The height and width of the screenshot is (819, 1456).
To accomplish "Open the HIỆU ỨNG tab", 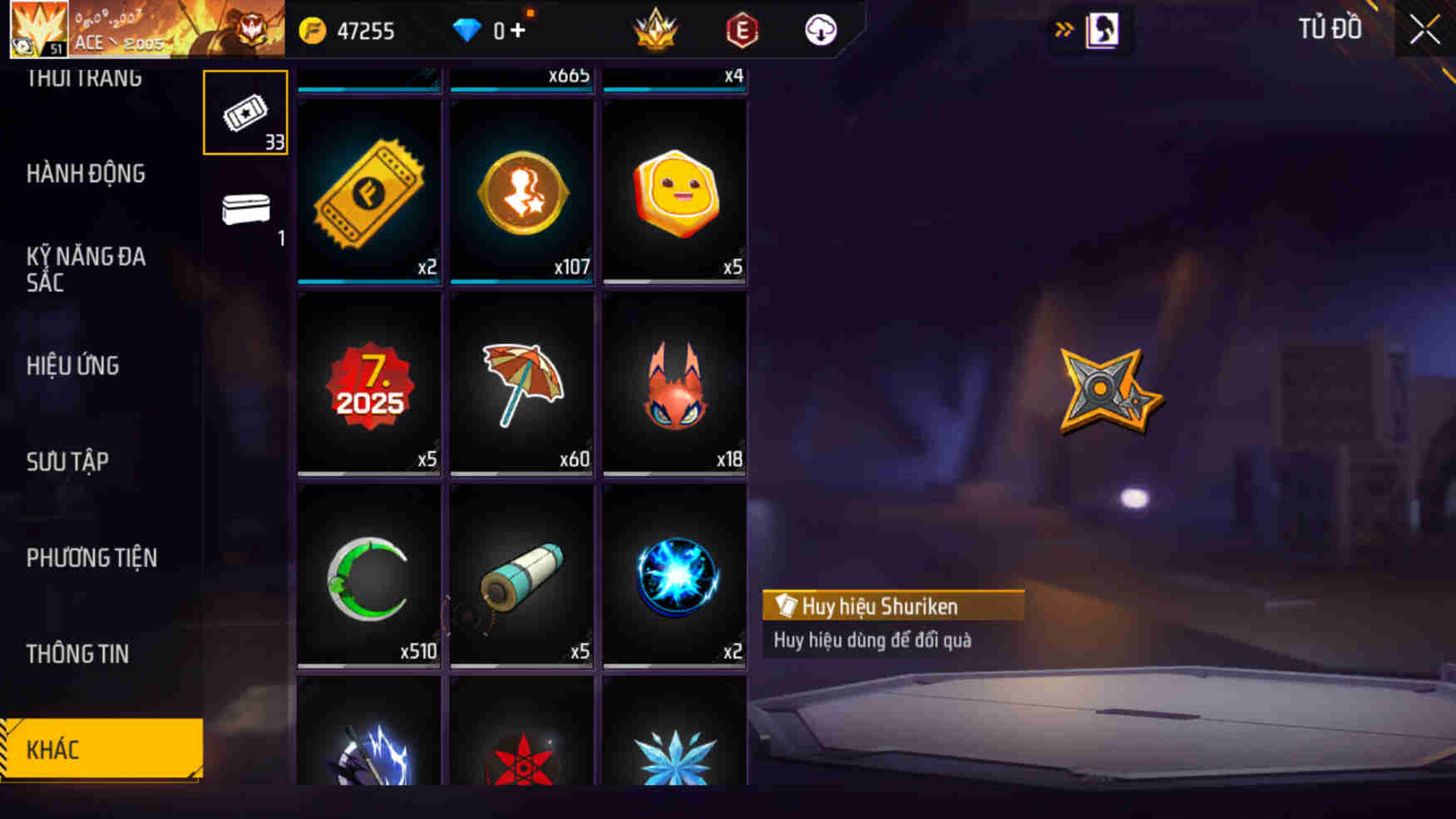I will (73, 366).
